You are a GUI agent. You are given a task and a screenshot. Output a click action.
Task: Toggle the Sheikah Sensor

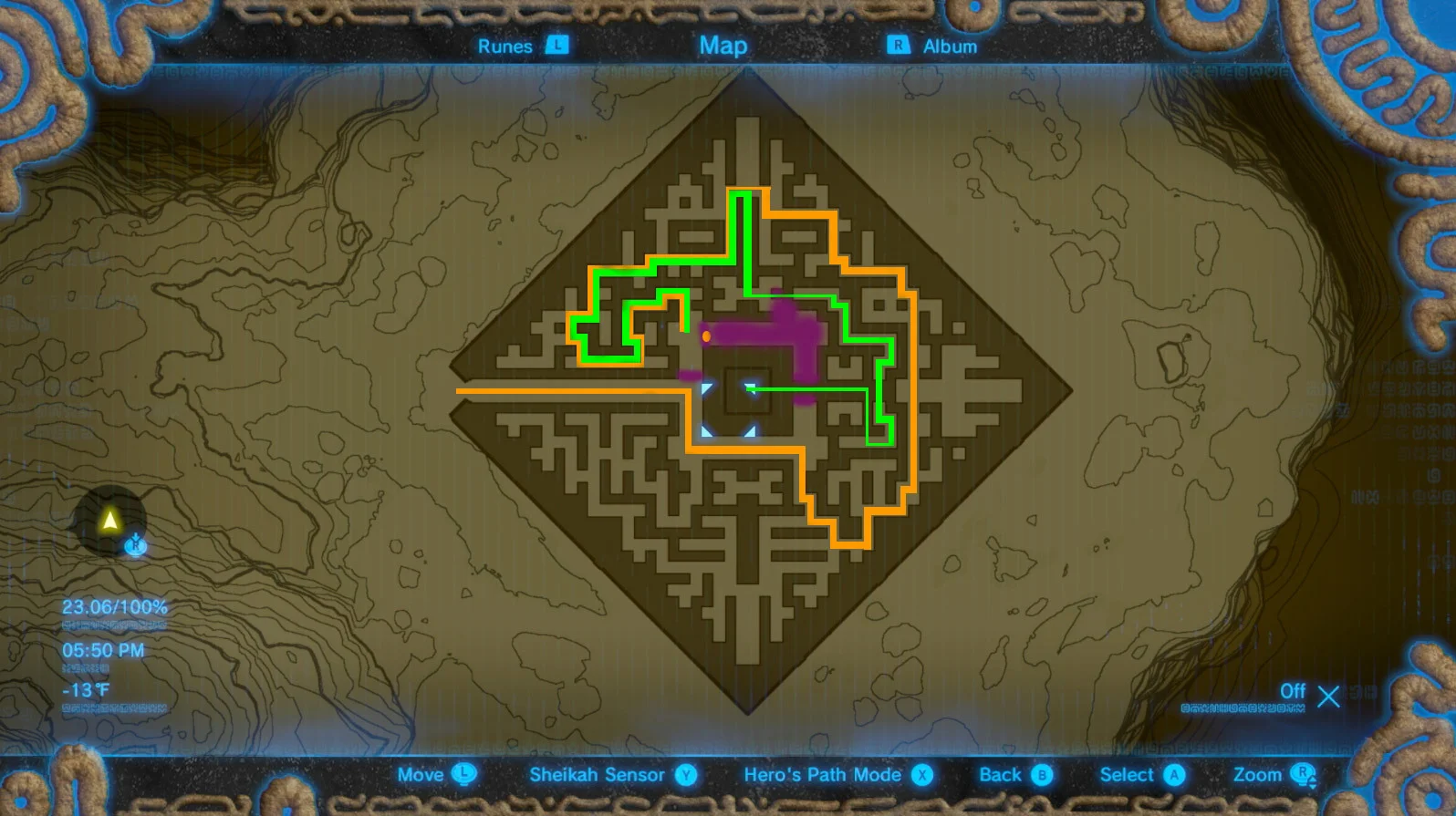click(x=598, y=774)
